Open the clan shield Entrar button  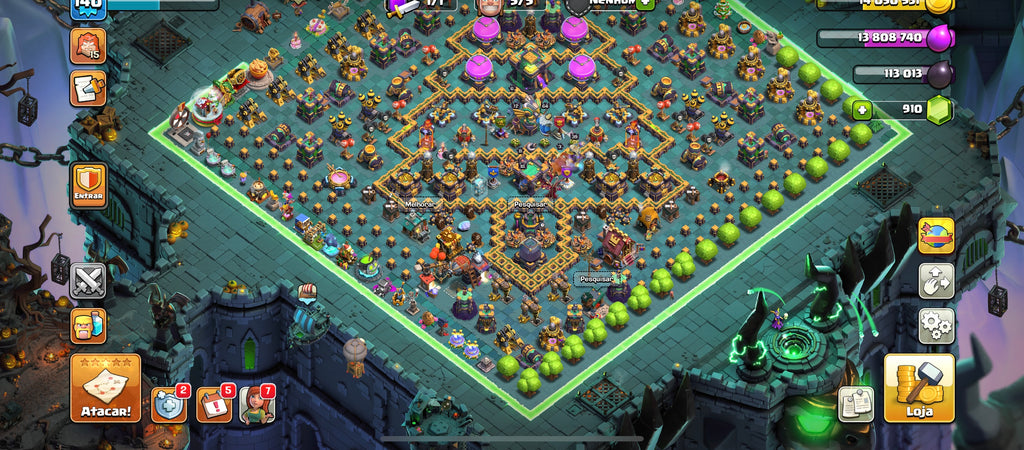pyautogui.click(x=88, y=186)
